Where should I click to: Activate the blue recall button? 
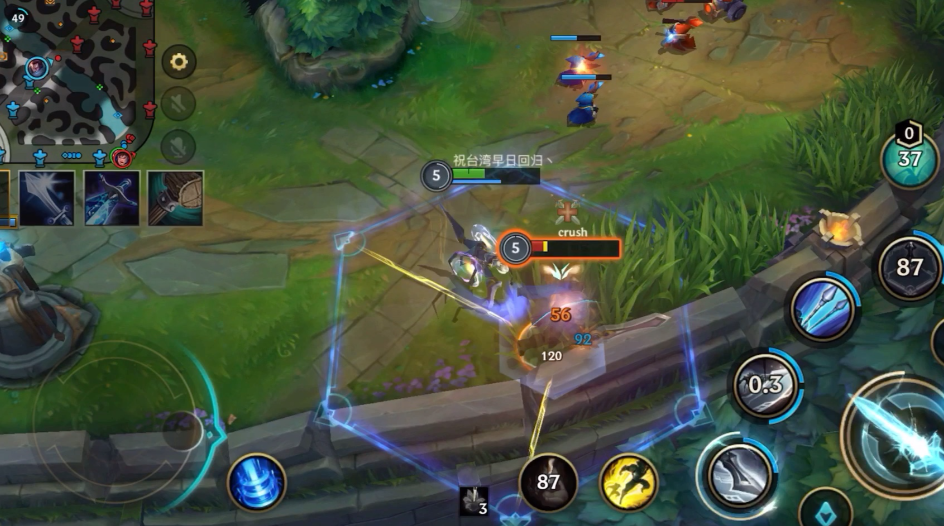pos(256,482)
